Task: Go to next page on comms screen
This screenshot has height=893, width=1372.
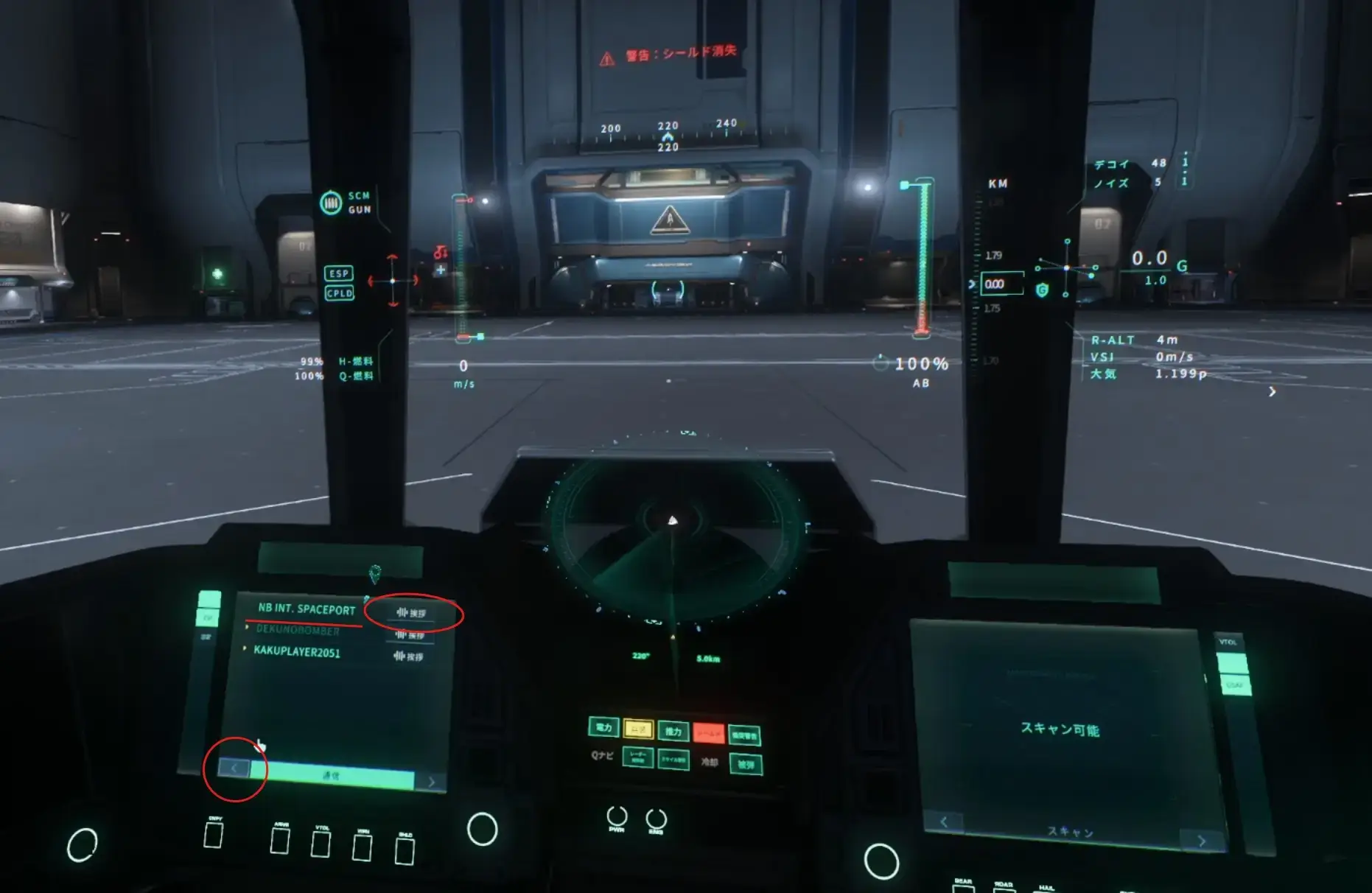Action: coord(431,782)
